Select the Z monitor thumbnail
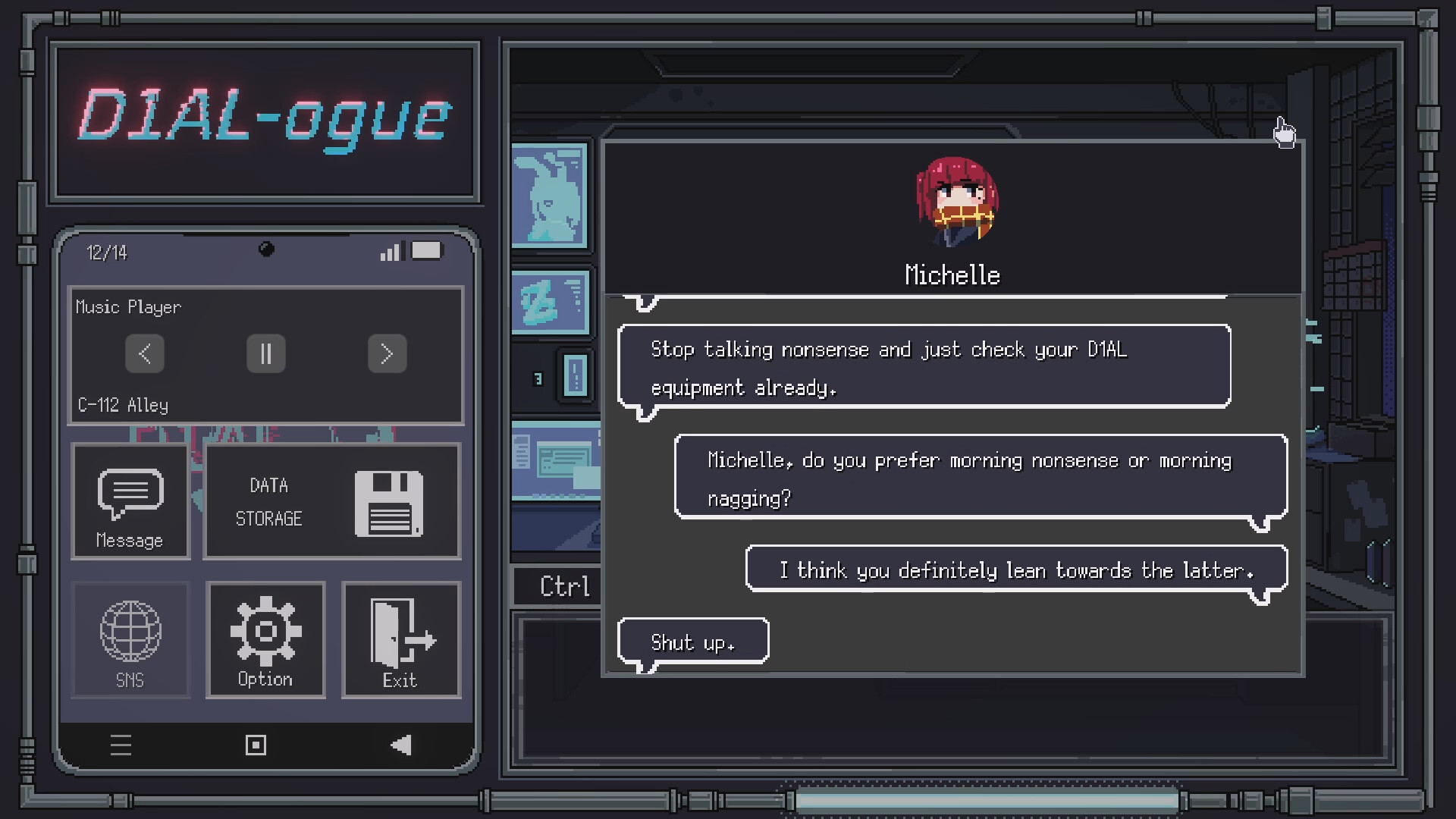 tap(551, 301)
